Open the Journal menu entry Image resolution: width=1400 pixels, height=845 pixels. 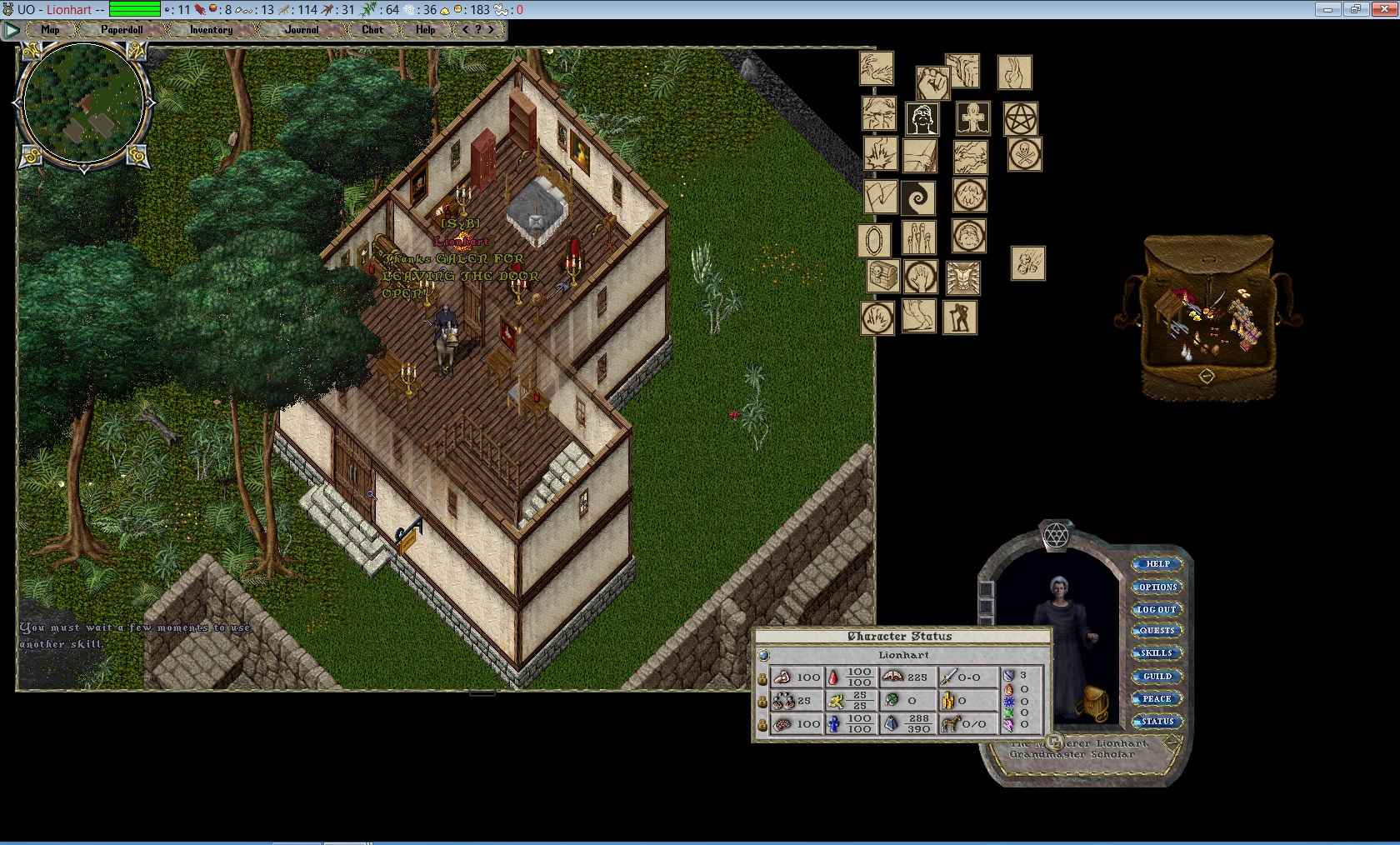tap(302, 30)
